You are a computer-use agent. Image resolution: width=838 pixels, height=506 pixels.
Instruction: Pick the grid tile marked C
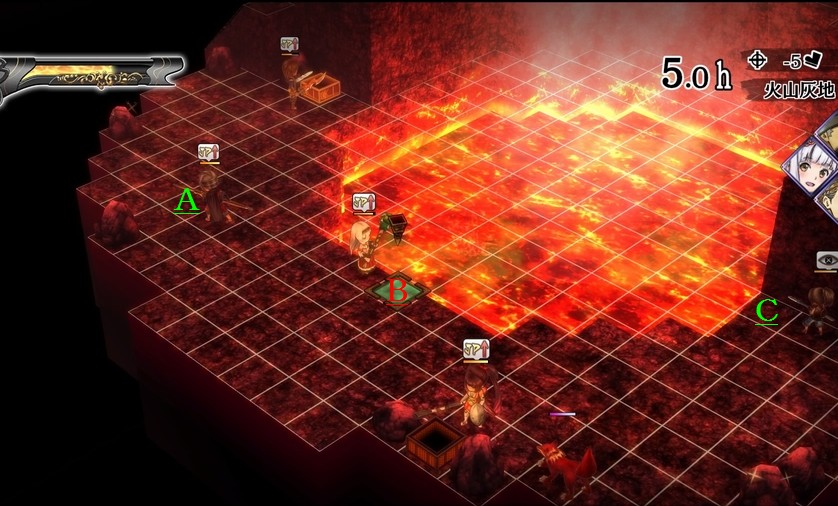pyautogui.click(x=767, y=312)
